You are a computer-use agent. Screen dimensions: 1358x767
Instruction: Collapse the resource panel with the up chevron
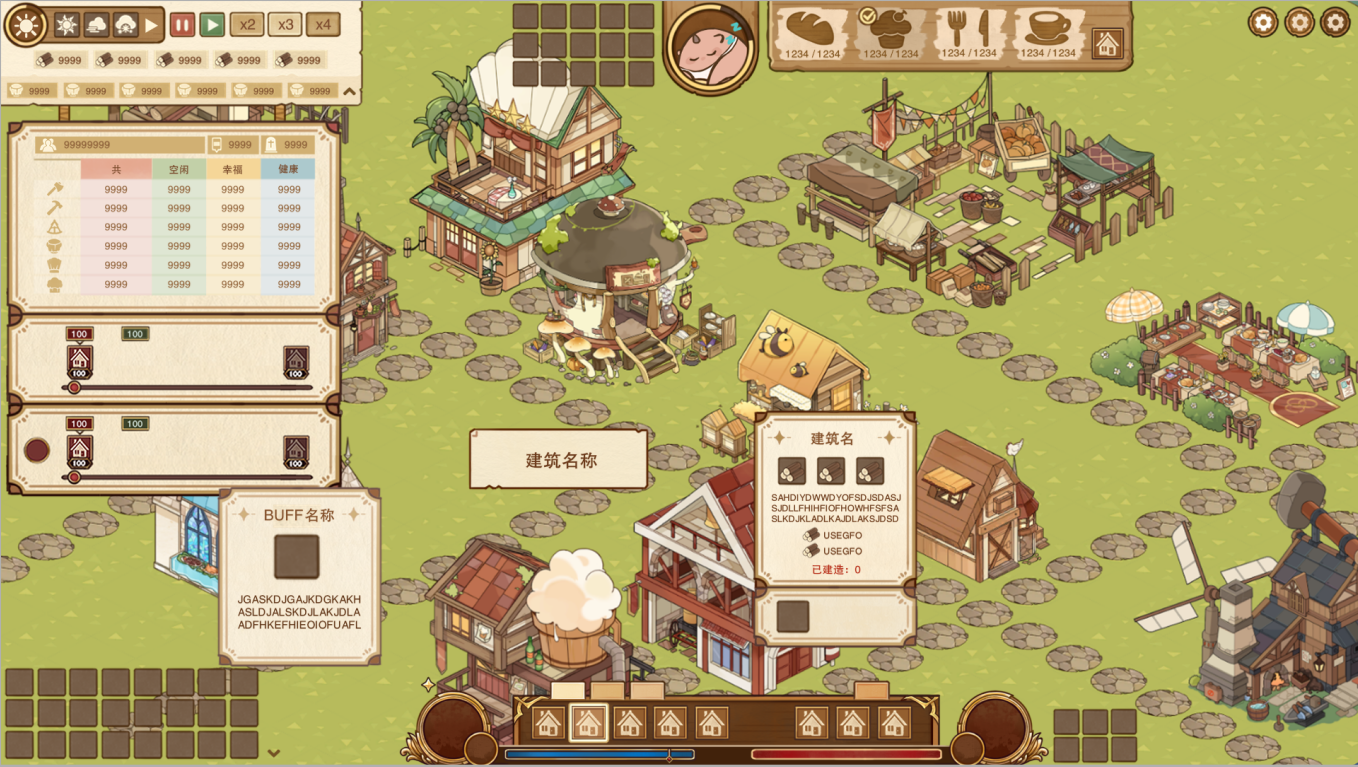[349, 91]
